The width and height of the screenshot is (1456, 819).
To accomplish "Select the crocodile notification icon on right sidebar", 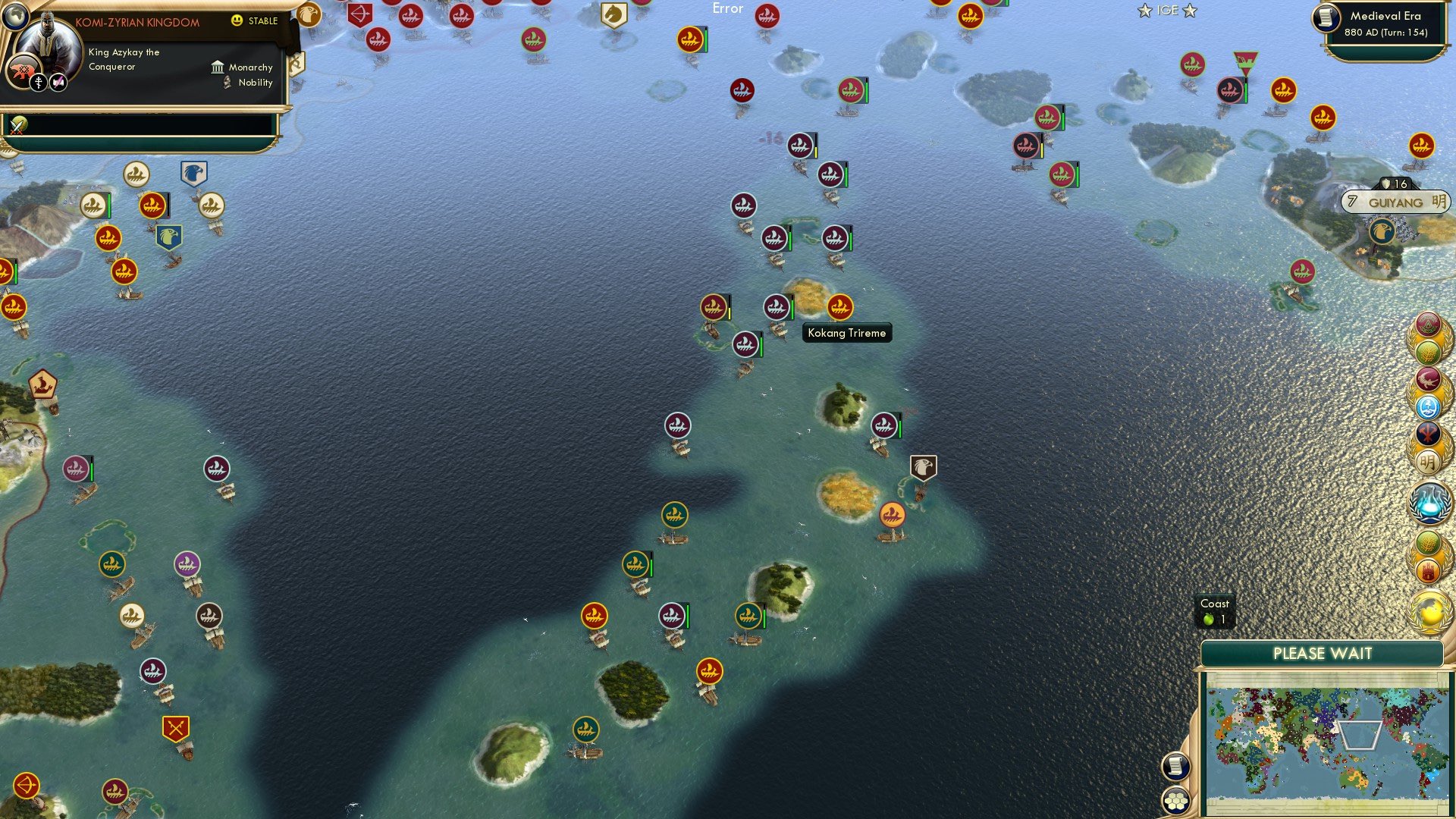I will pos(1428,379).
